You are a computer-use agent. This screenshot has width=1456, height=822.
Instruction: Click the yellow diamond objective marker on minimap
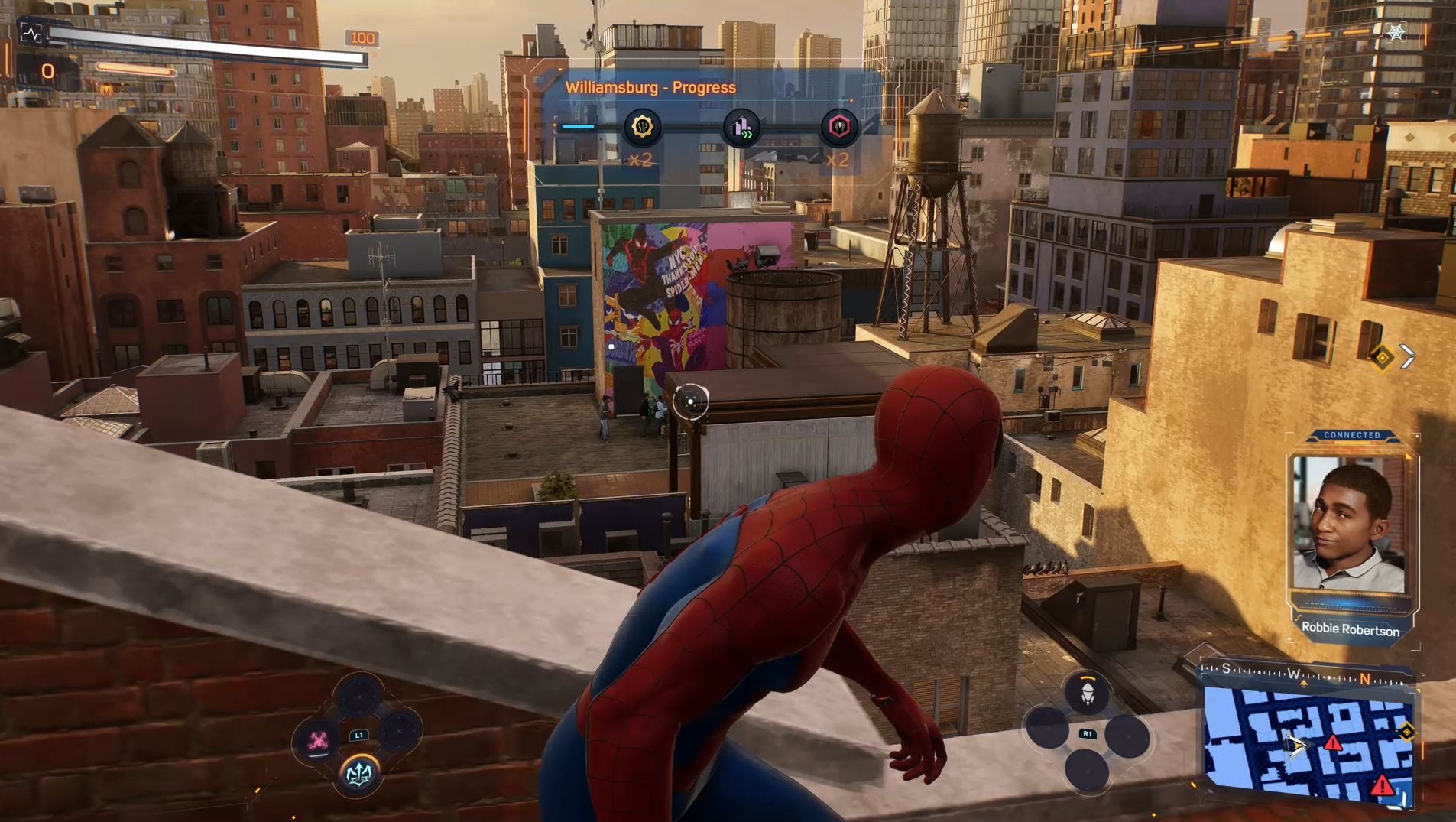pos(1406,733)
